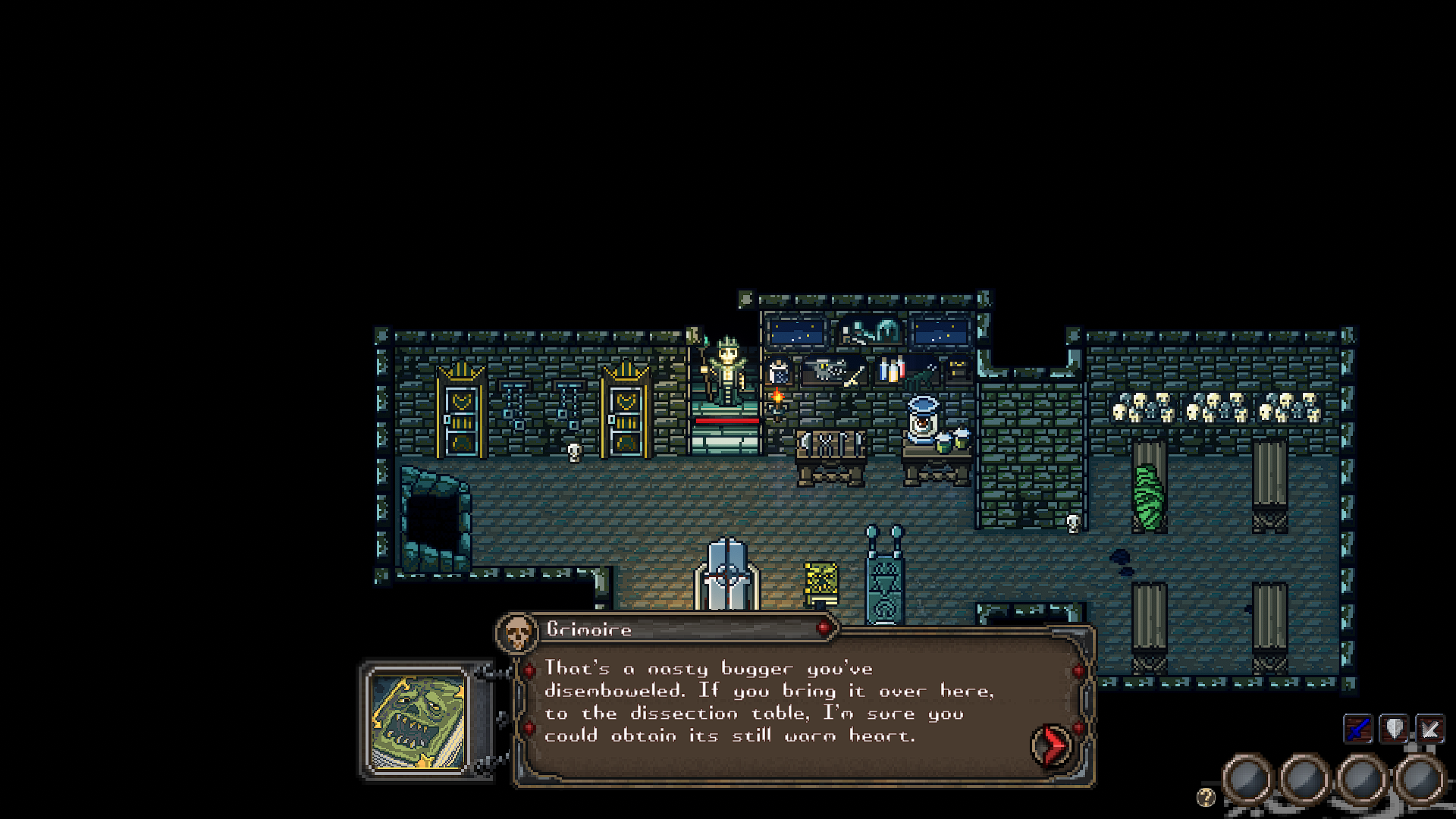This screenshot has width=1456, height=819.
Task: Select the crossed daggers stance icon
Action: click(1430, 726)
